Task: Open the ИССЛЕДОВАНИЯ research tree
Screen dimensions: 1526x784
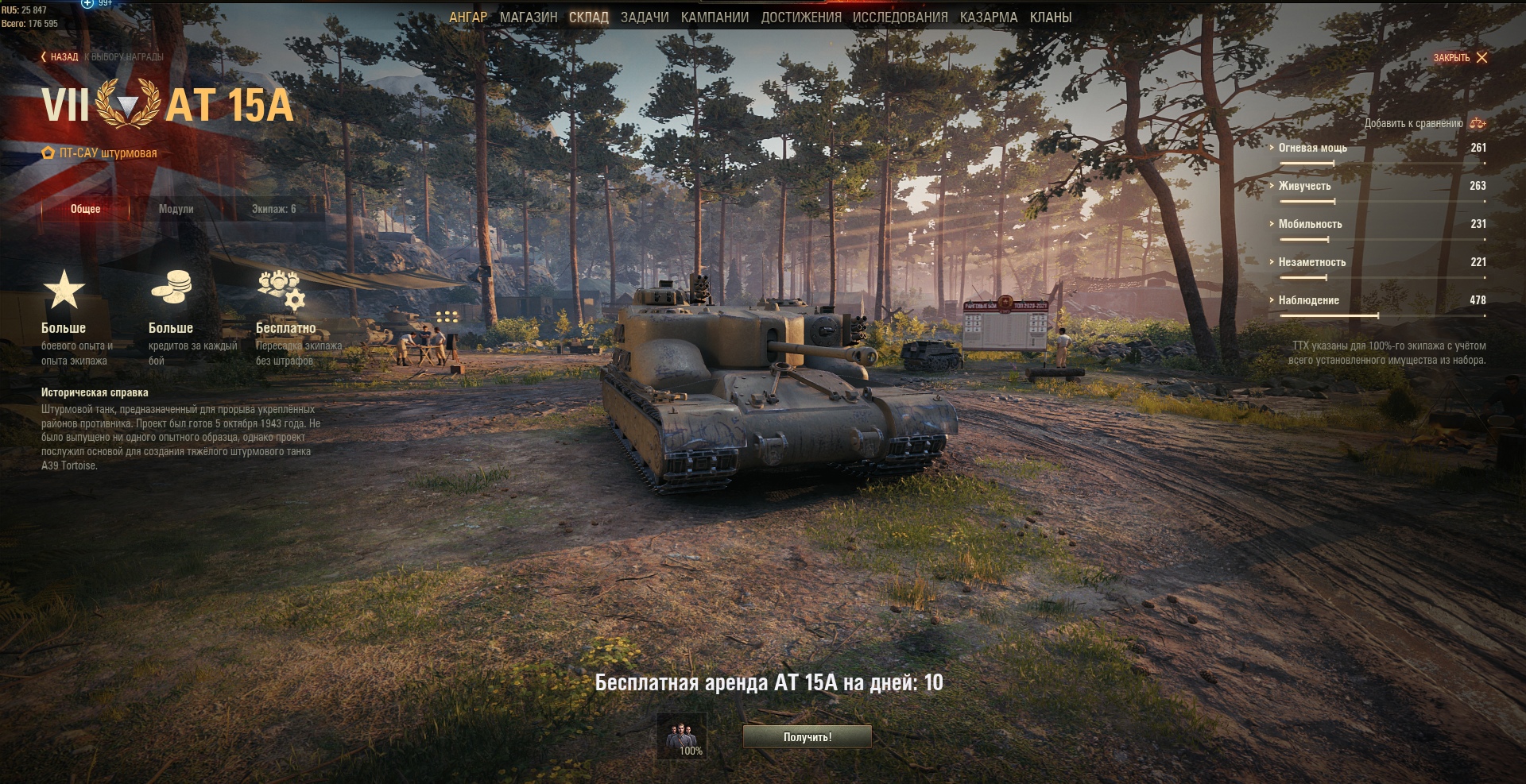Action: [x=900, y=17]
